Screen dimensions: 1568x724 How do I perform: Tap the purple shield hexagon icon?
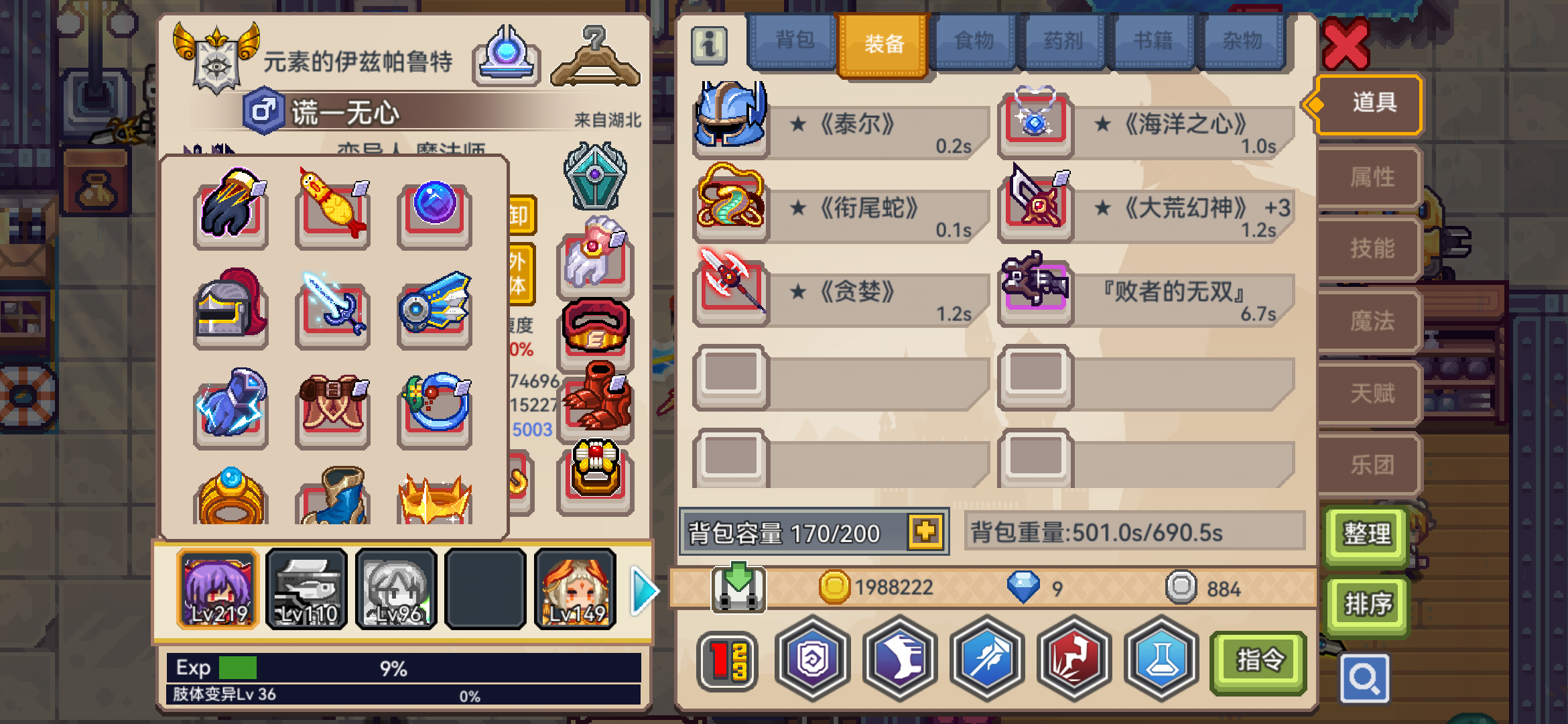(812, 660)
